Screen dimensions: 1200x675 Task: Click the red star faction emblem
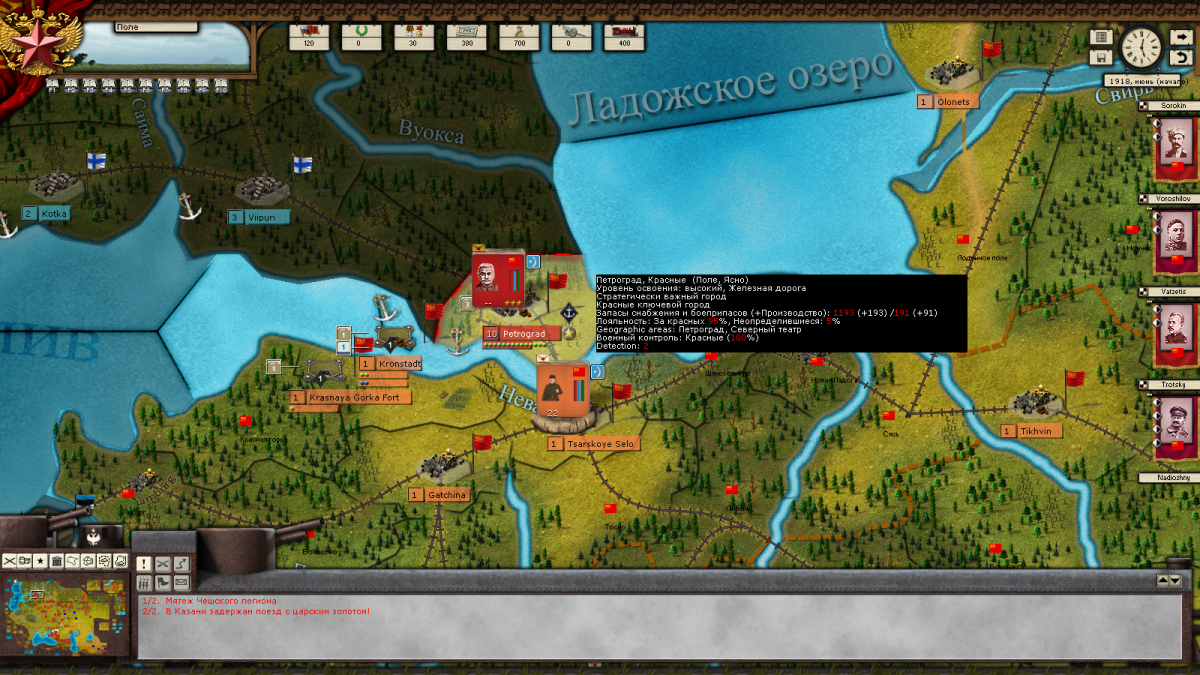[x=28, y=40]
